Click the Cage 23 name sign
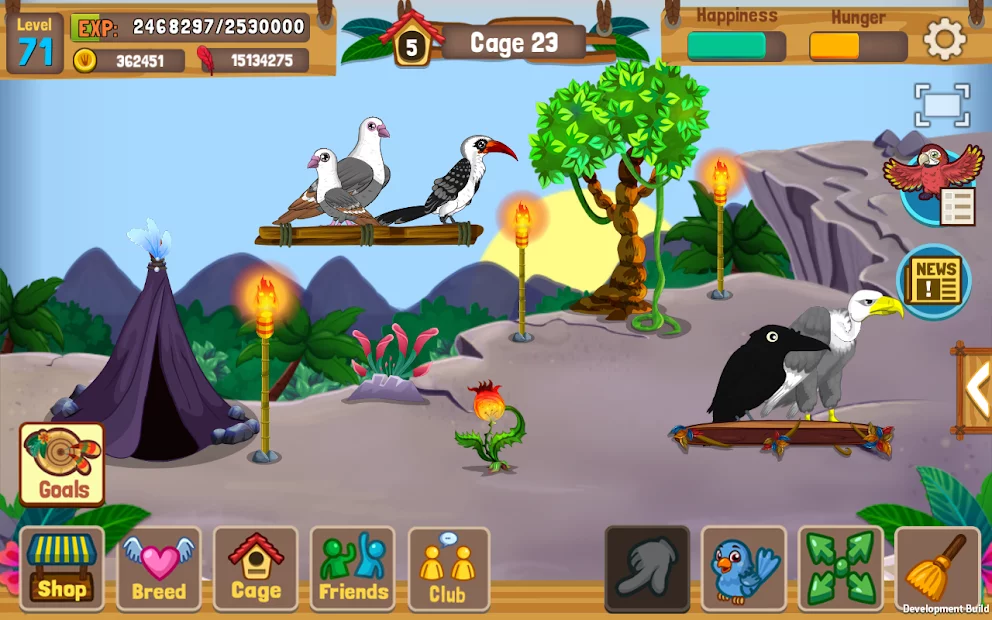This screenshot has width=992, height=620. pos(514,43)
